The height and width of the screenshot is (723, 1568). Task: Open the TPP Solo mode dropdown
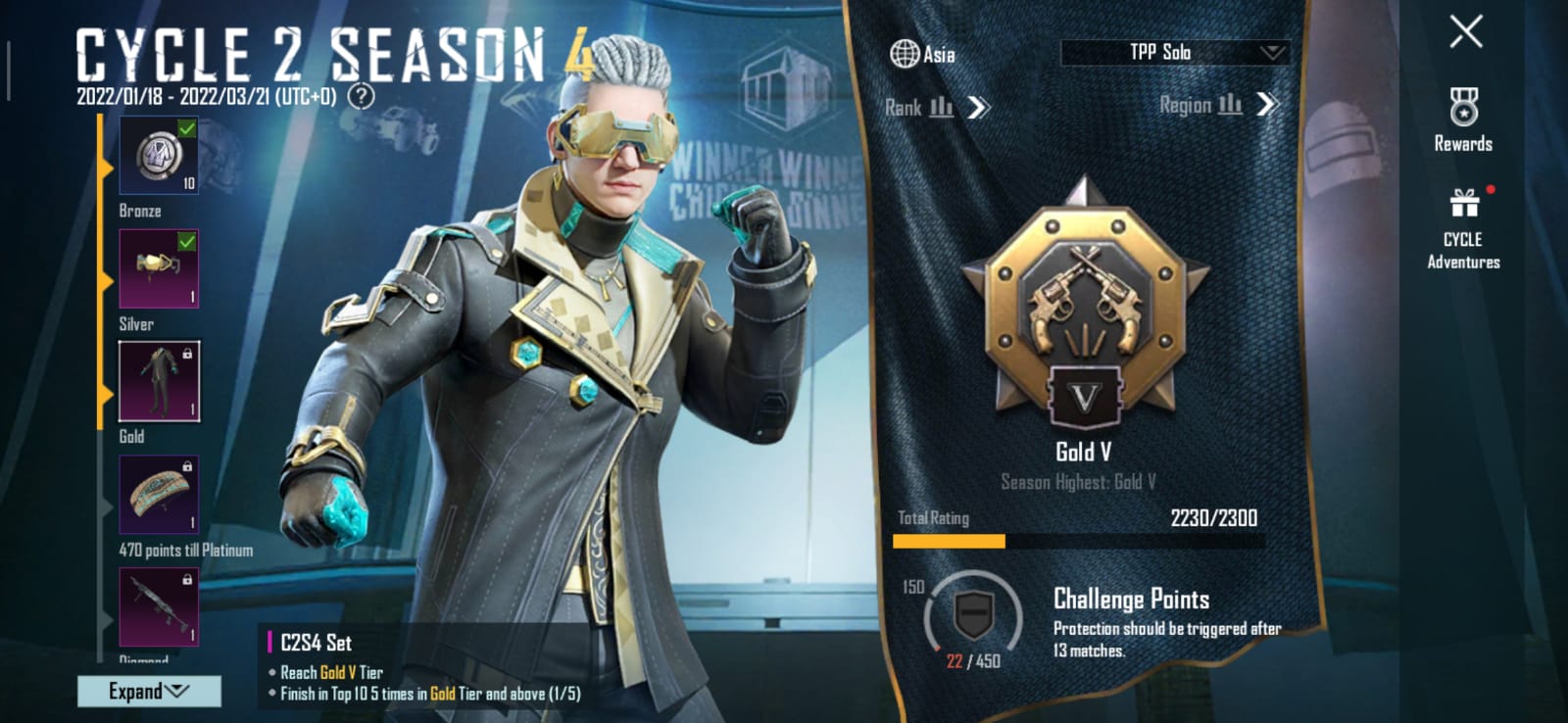click(1175, 53)
